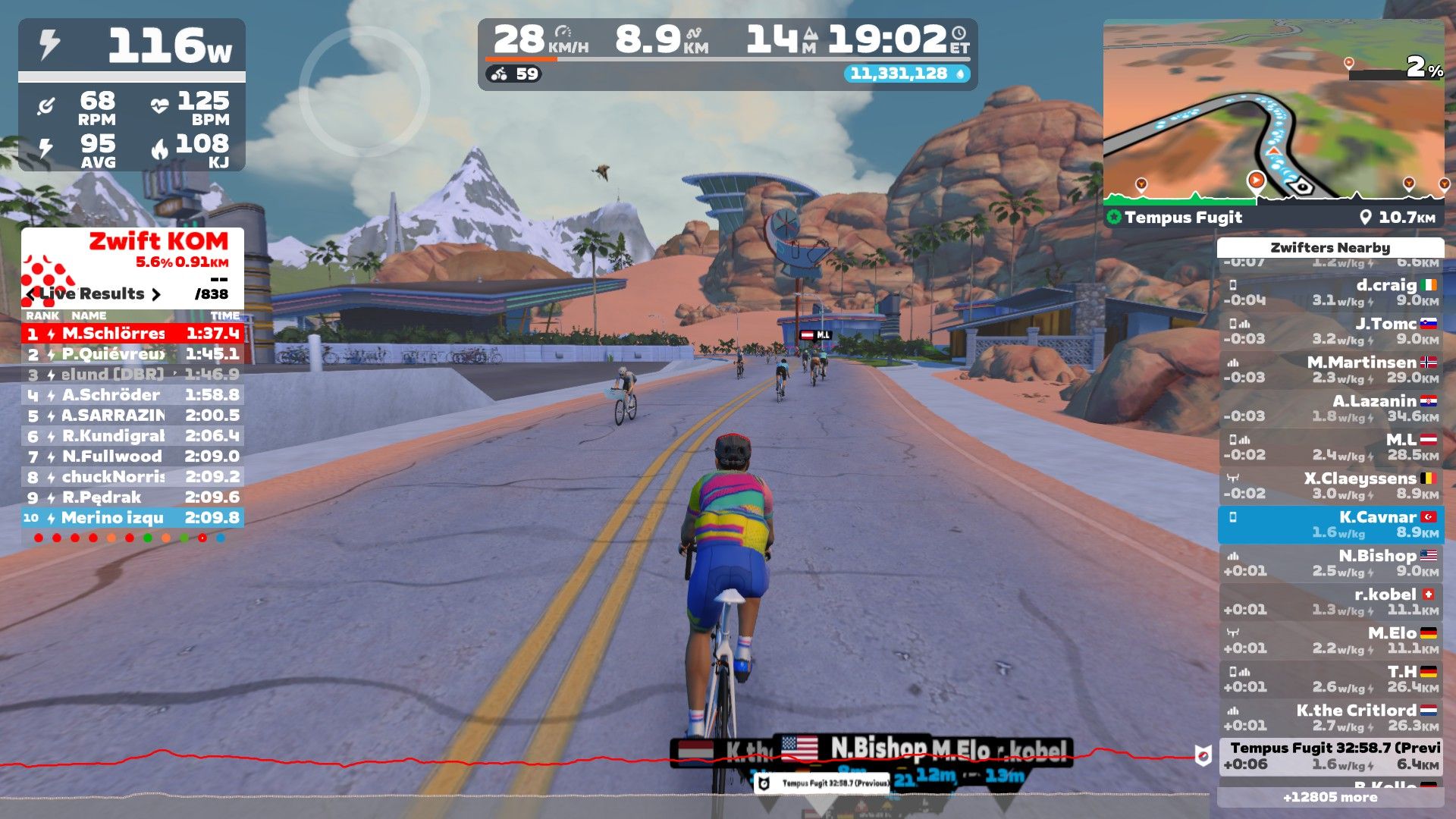Screen dimensions: 1456x819
Task: Select r.kobel rider row
Action: pyautogui.click(x=1331, y=602)
